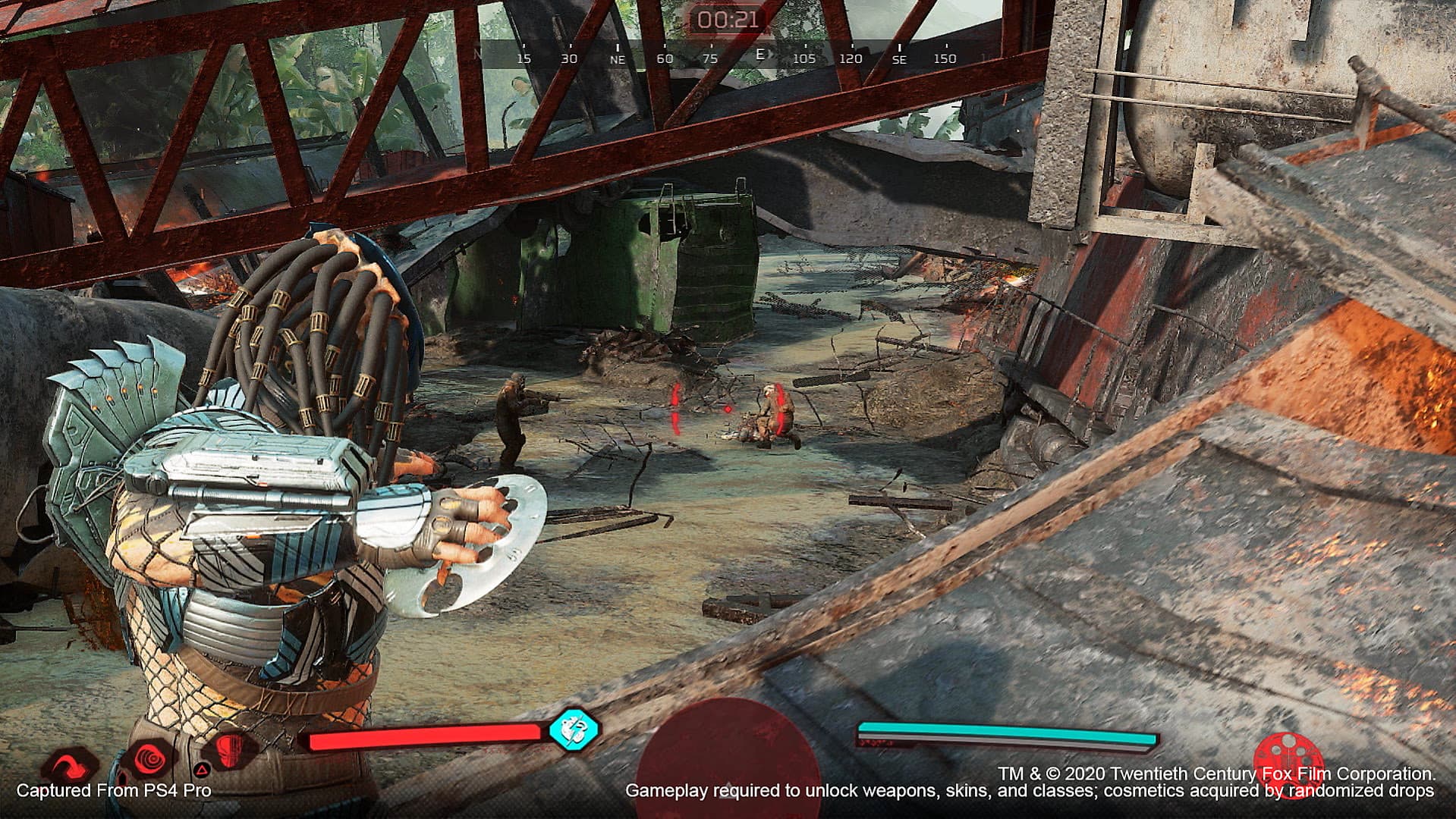1456x819 pixels.
Task: Click the cyan heart second-wind icon
Action: pyautogui.click(x=574, y=730)
